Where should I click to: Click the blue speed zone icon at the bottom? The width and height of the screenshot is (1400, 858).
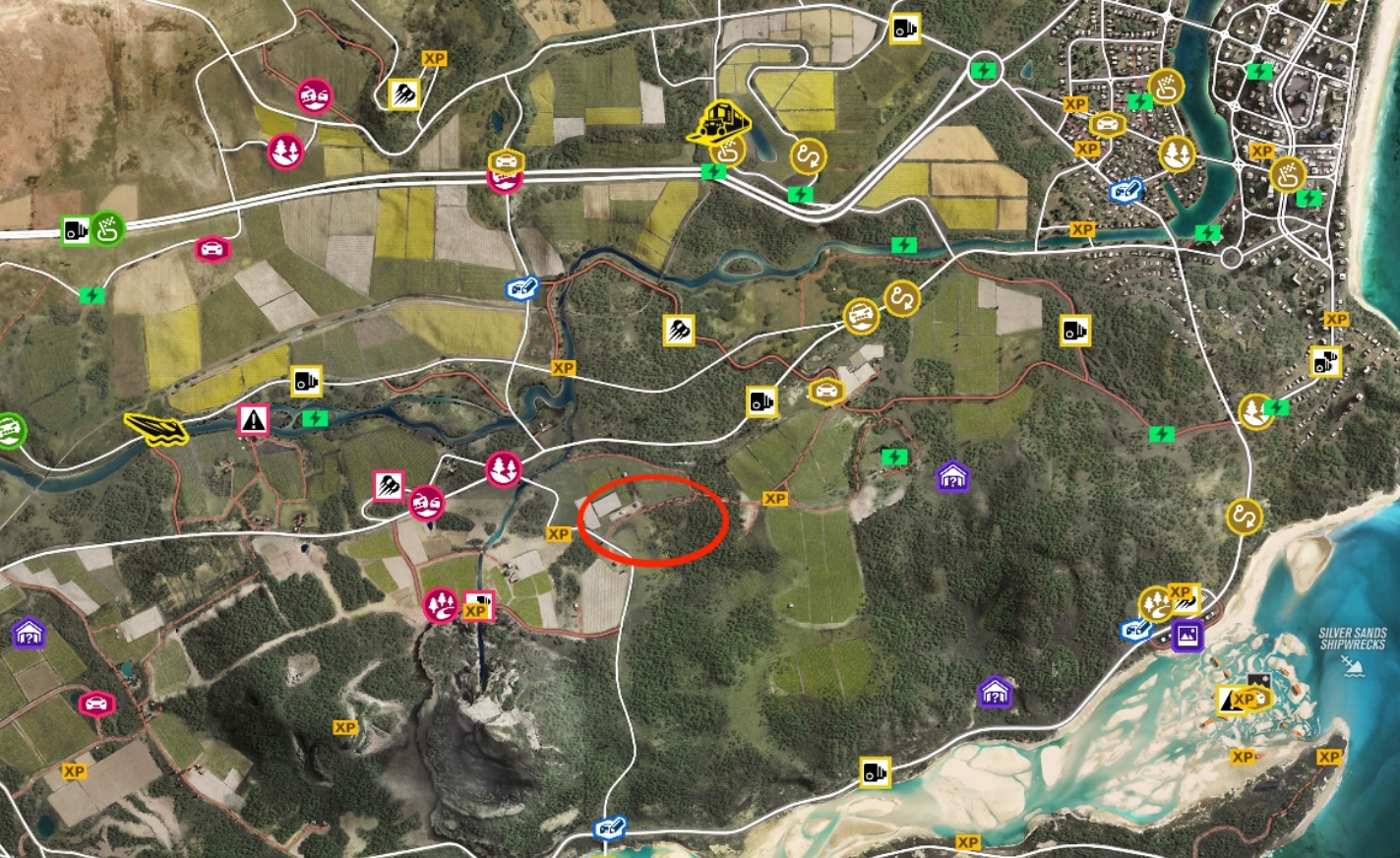point(608,829)
